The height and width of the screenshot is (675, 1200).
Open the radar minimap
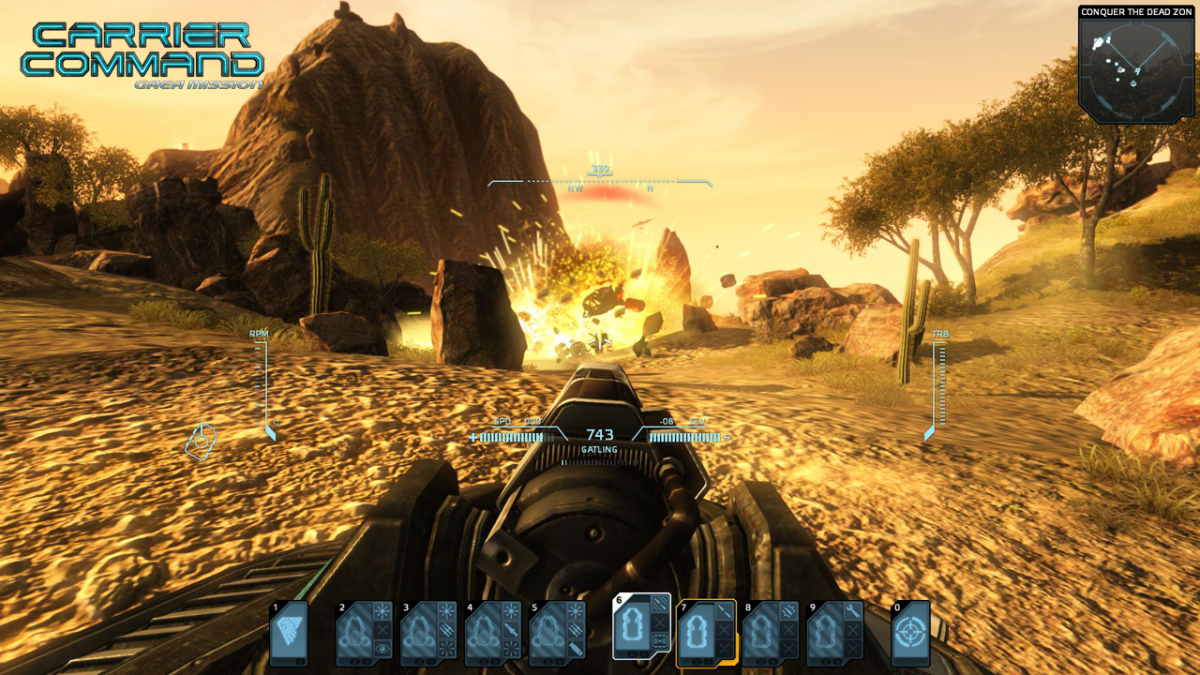point(1137,70)
